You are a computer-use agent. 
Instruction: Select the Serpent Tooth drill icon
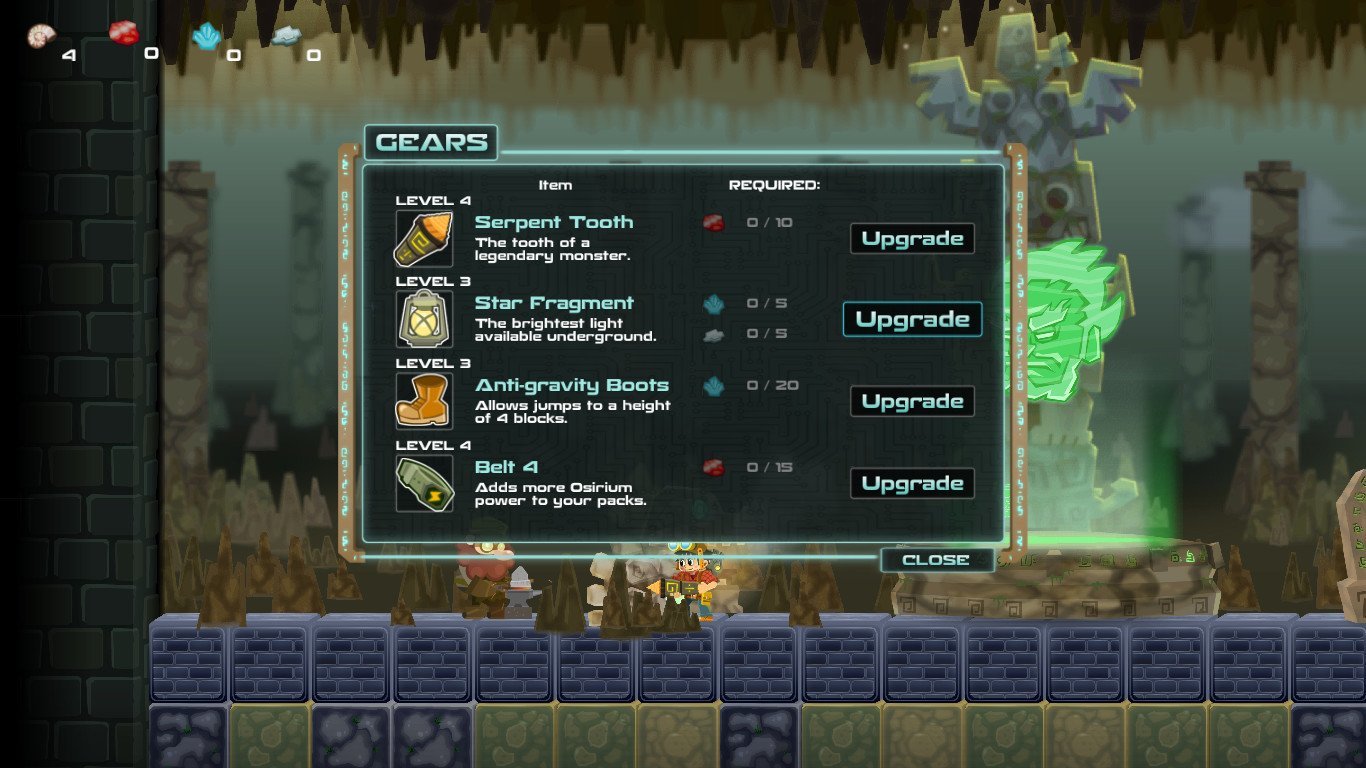coord(424,238)
